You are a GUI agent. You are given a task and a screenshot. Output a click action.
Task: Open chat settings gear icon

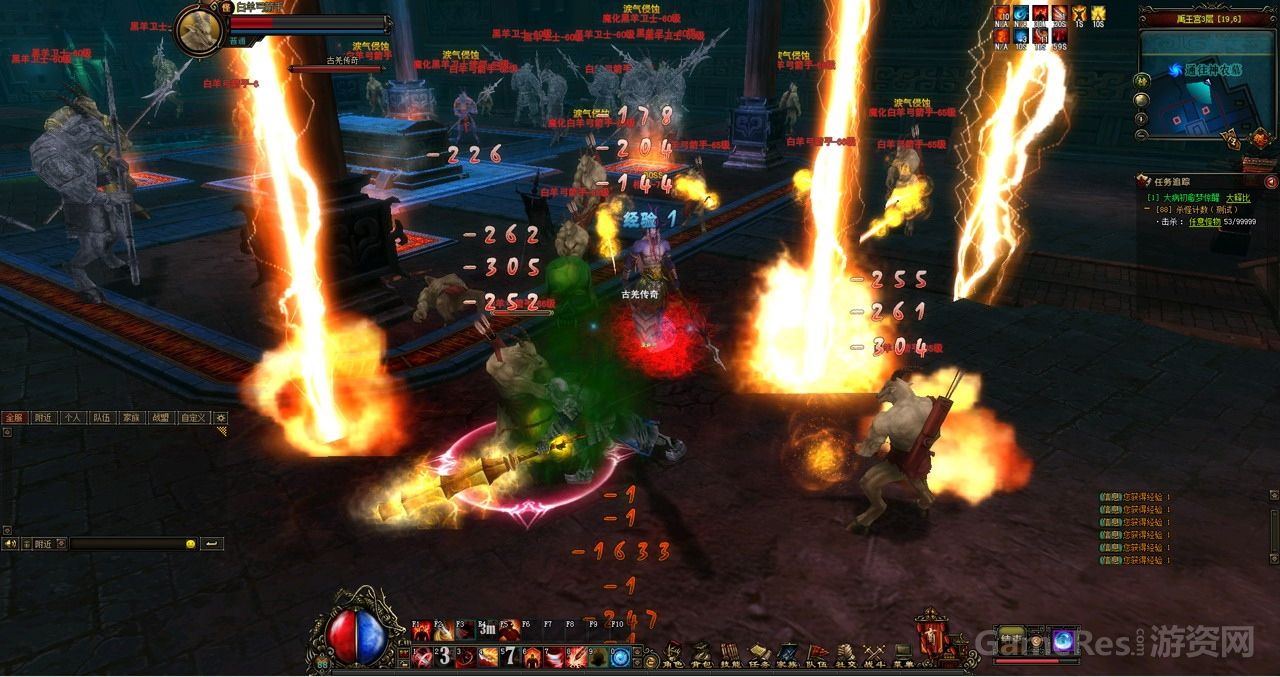[x=221, y=418]
